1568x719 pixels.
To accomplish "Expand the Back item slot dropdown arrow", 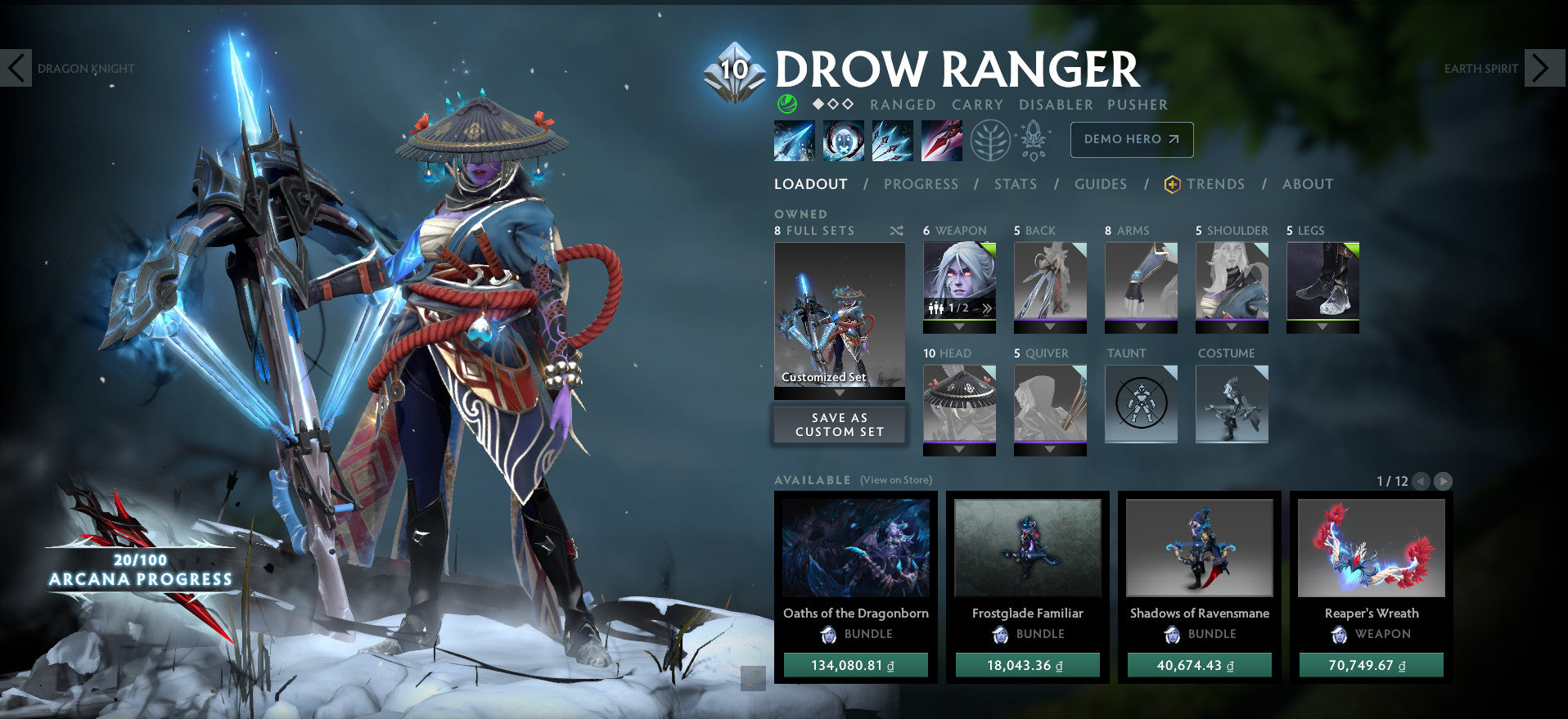I will point(1050,326).
